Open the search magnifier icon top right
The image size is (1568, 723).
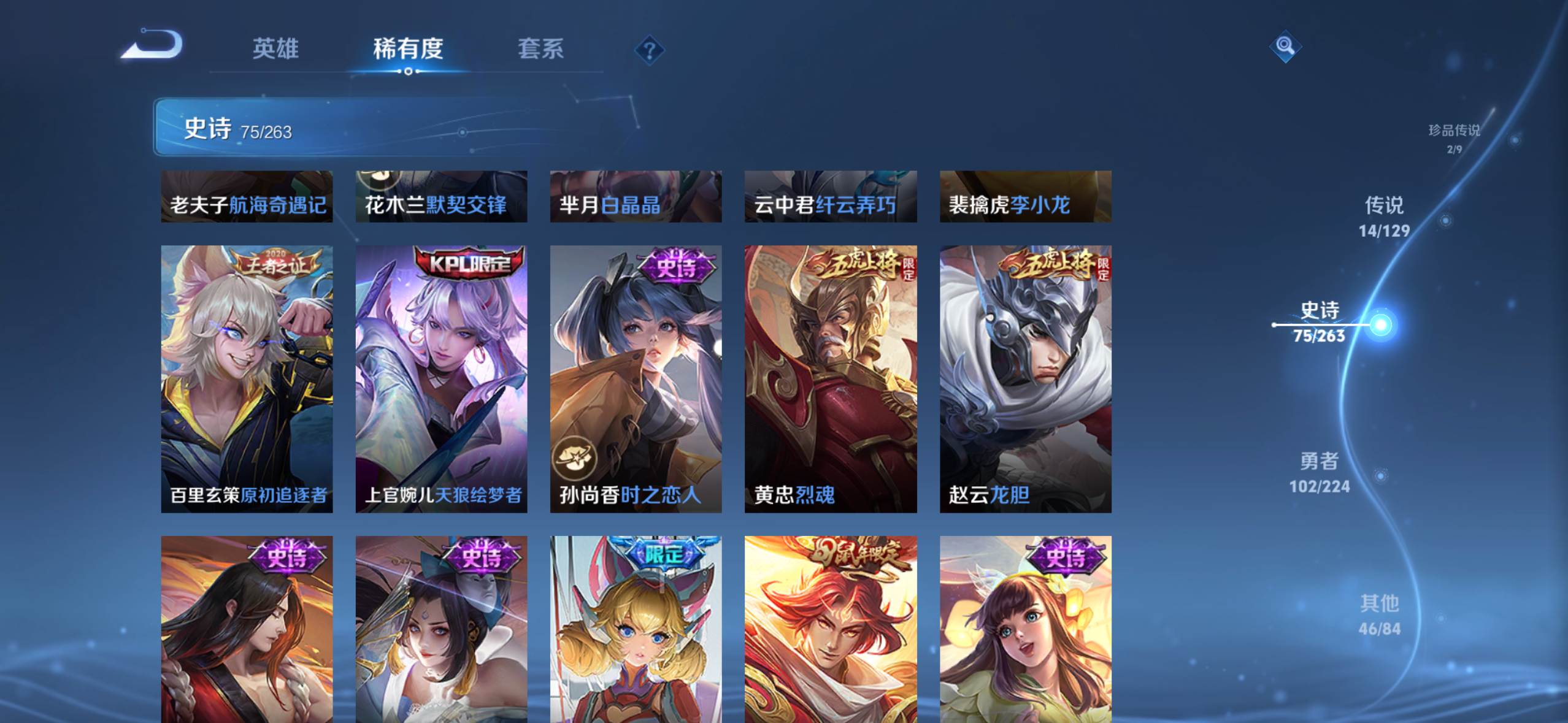pyautogui.click(x=1285, y=47)
